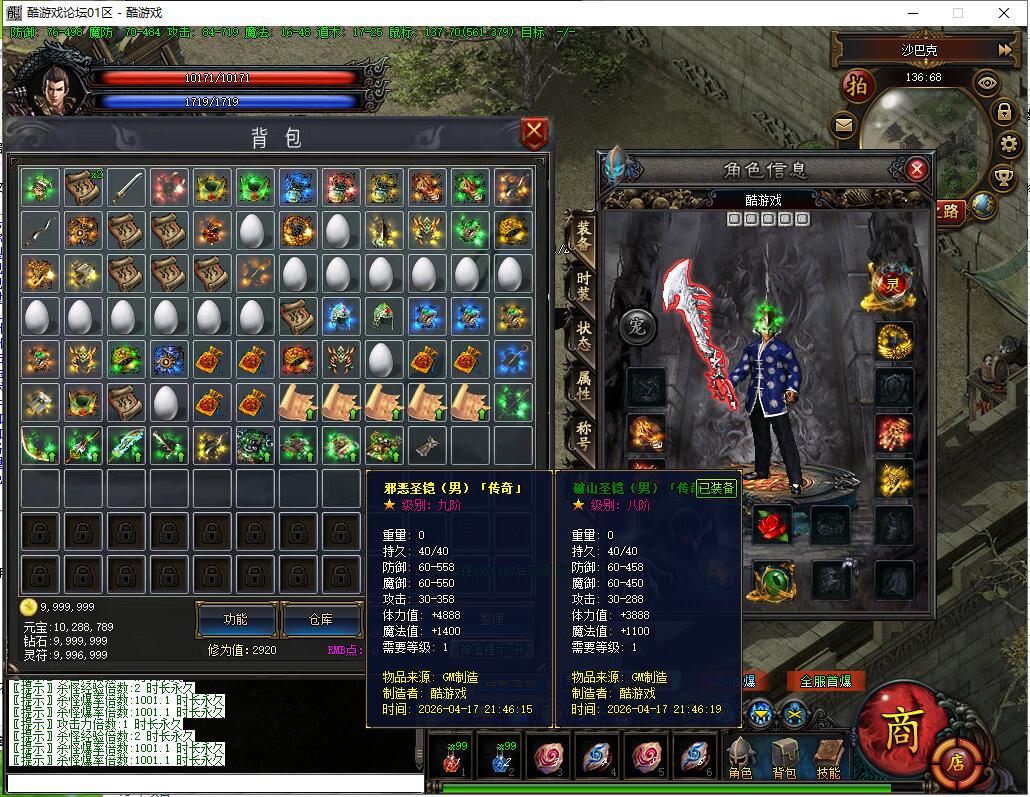Open the 功能 function button in backpack
The height and width of the screenshot is (797, 1030).
(x=236, y=620)
